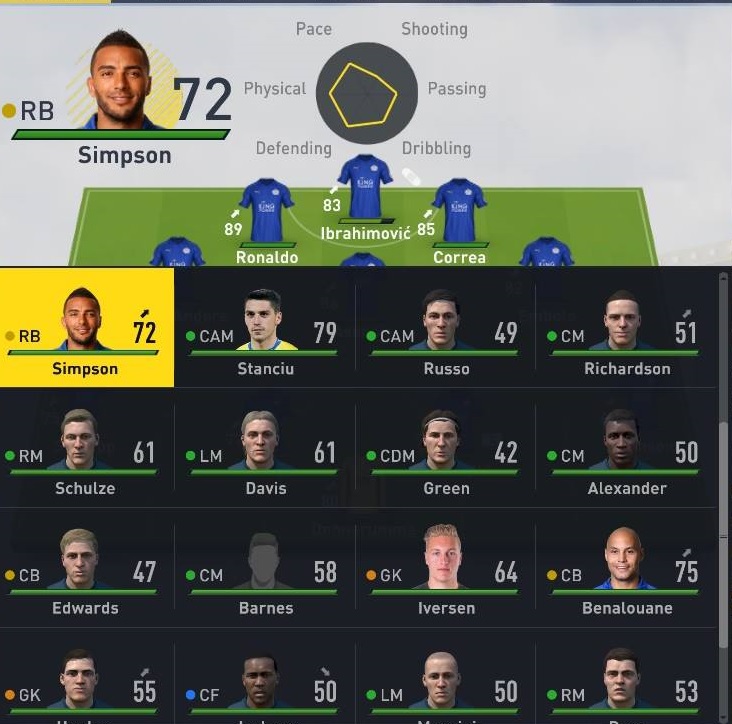Pick goalkeeper Iversen's card

point(446,568)
